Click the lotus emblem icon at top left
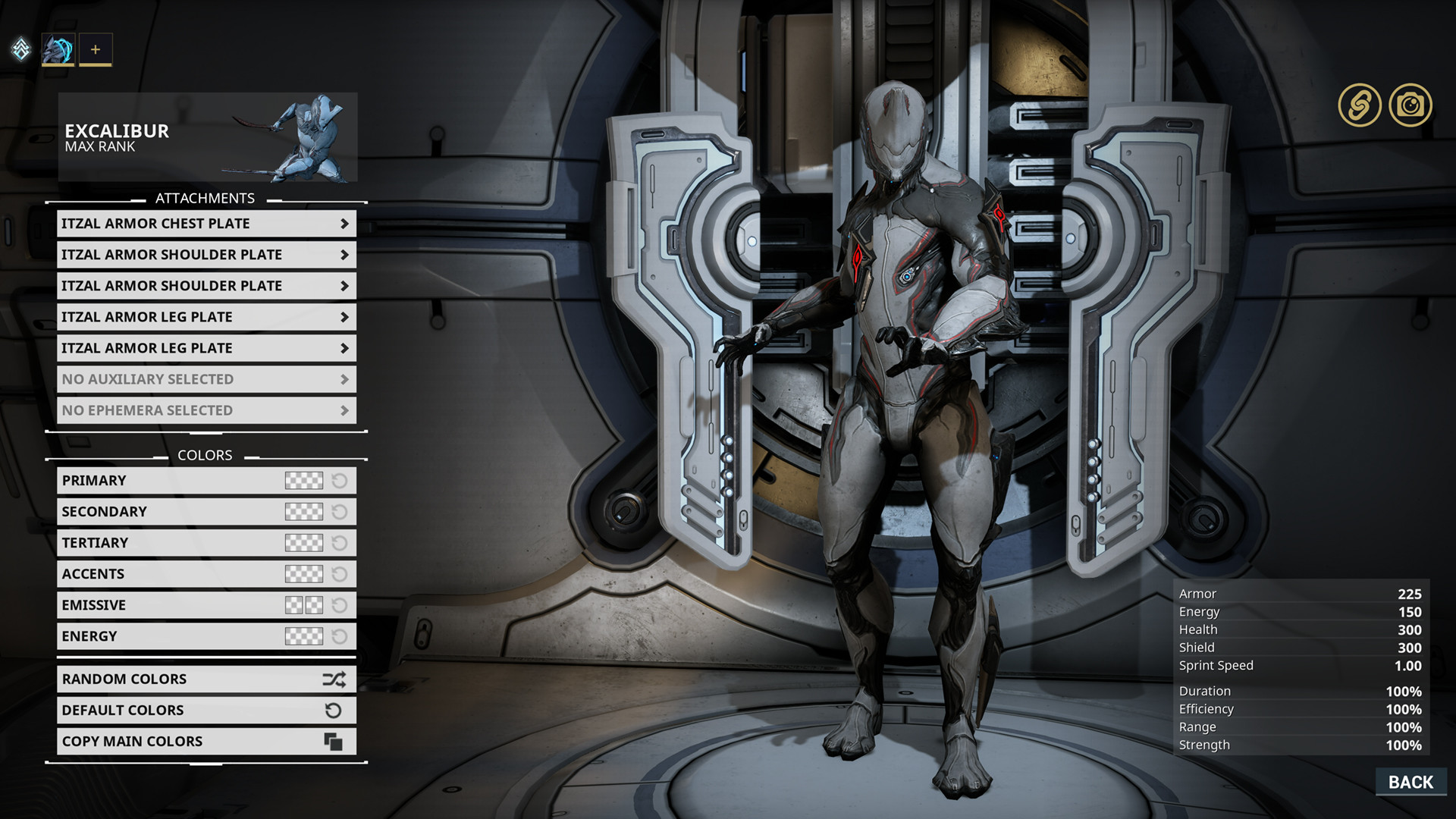 [x=21, y=49]
